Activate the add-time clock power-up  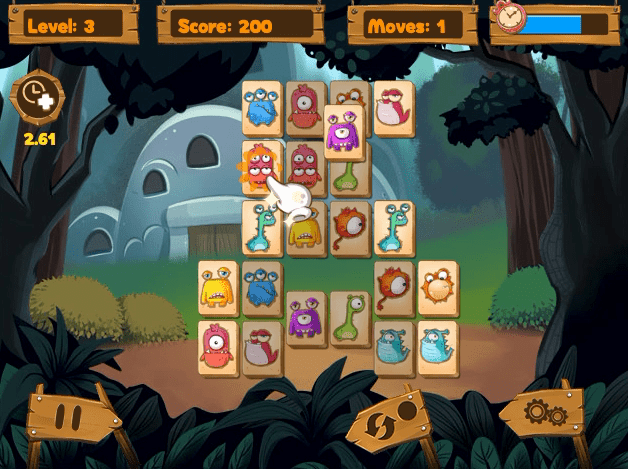[x=37, y=99]
